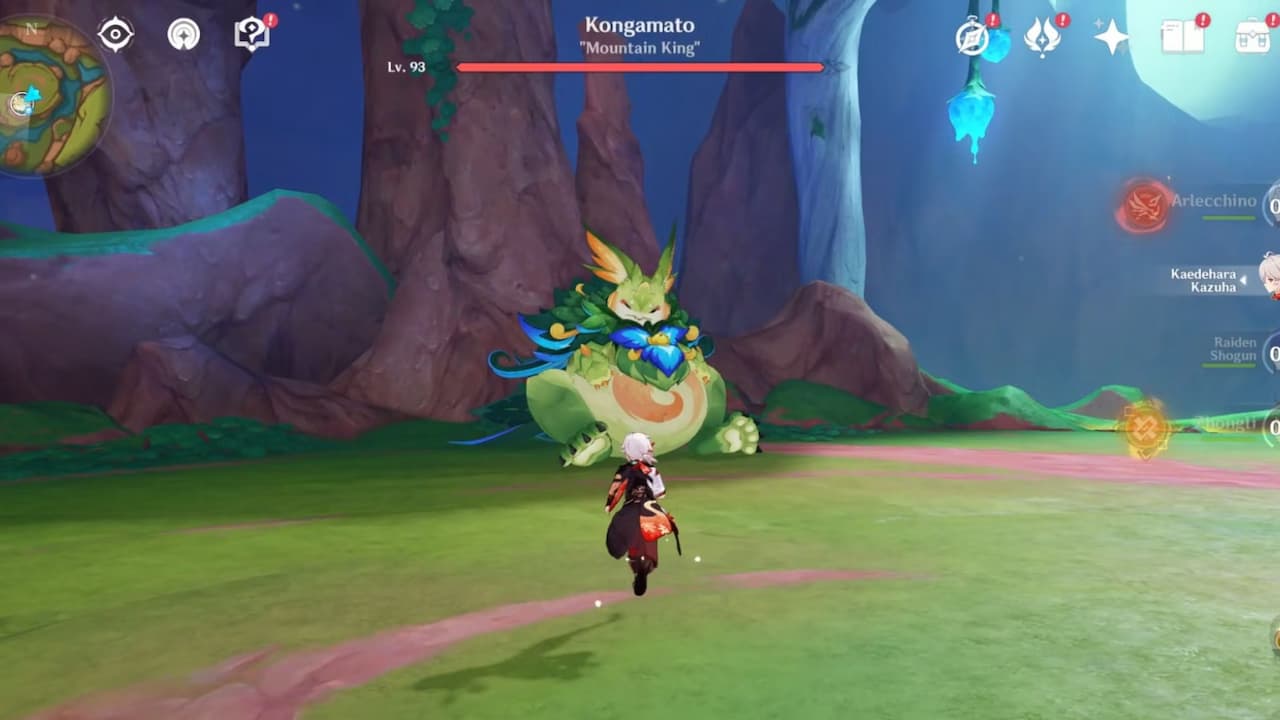Select Kaedehara Kazuha in the party list
This screenshot has height=720, width=1280.
(1205, 280)
